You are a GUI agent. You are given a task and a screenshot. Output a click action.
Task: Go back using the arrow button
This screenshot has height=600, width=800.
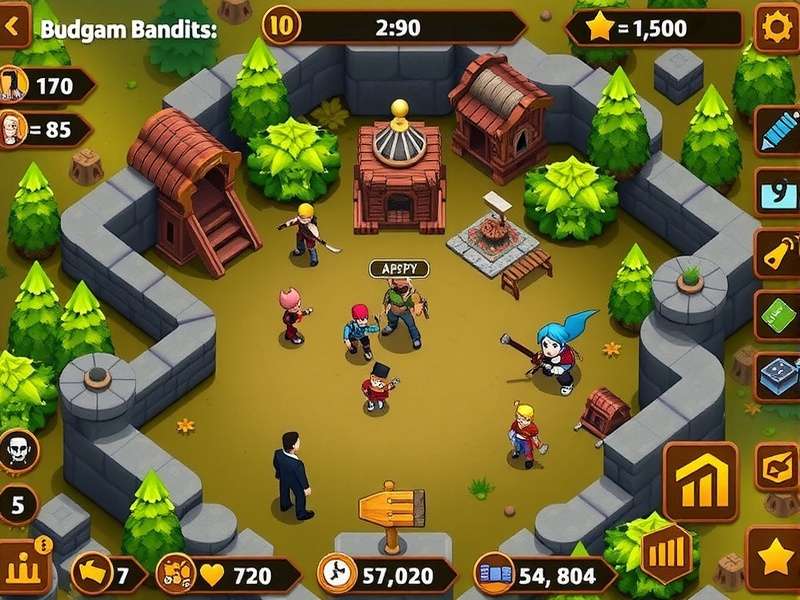pyautogui.click(x=14, y=27)
